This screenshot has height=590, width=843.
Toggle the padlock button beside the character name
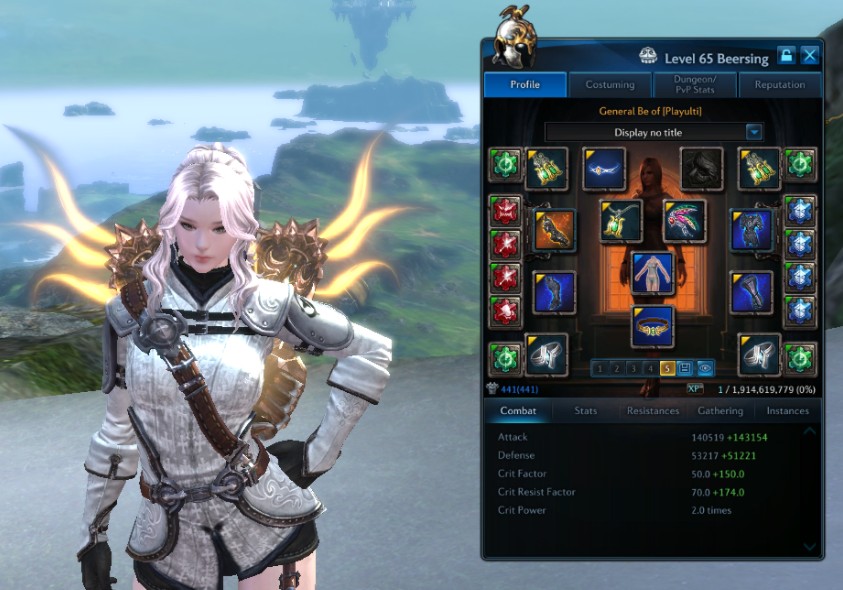coord(787,56)
